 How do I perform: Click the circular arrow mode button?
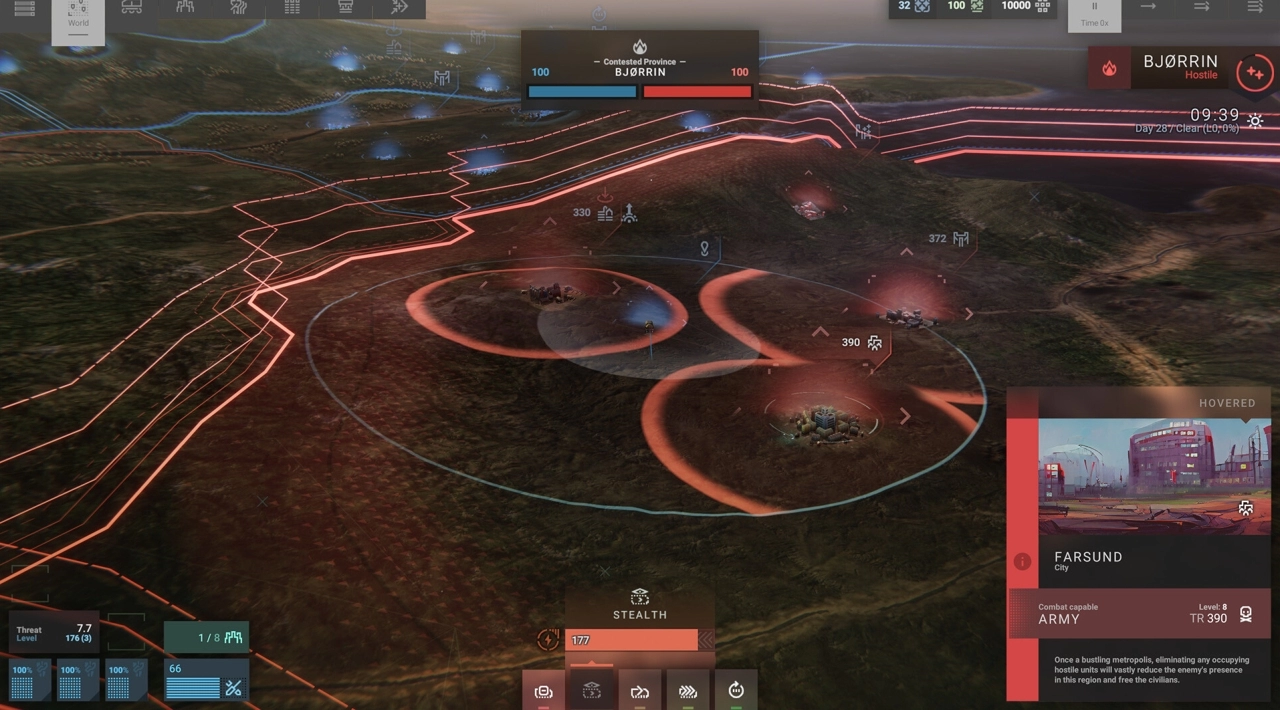(x=736, y=690)
